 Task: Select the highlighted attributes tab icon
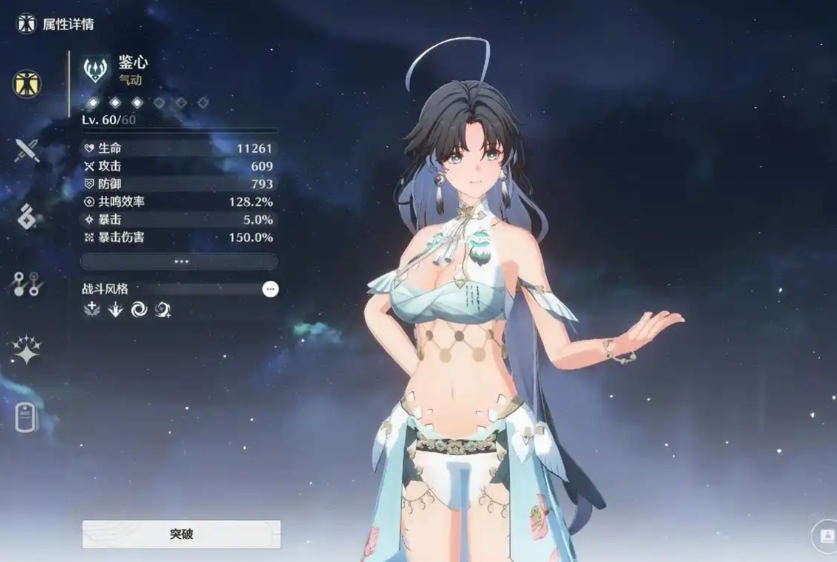(26, 84)
